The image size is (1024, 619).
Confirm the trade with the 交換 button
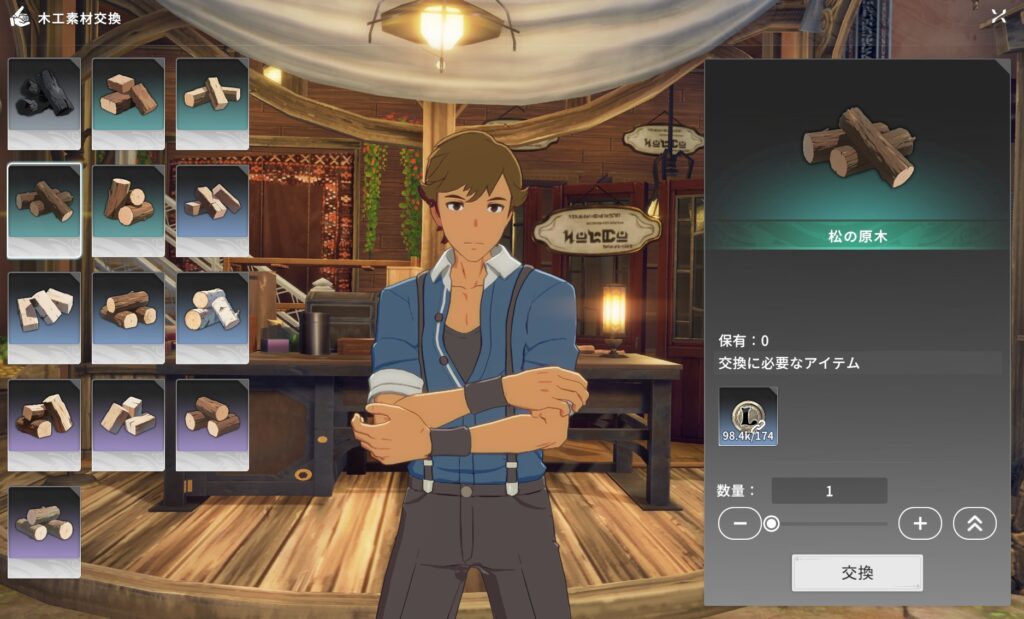(x=857, y=573)
